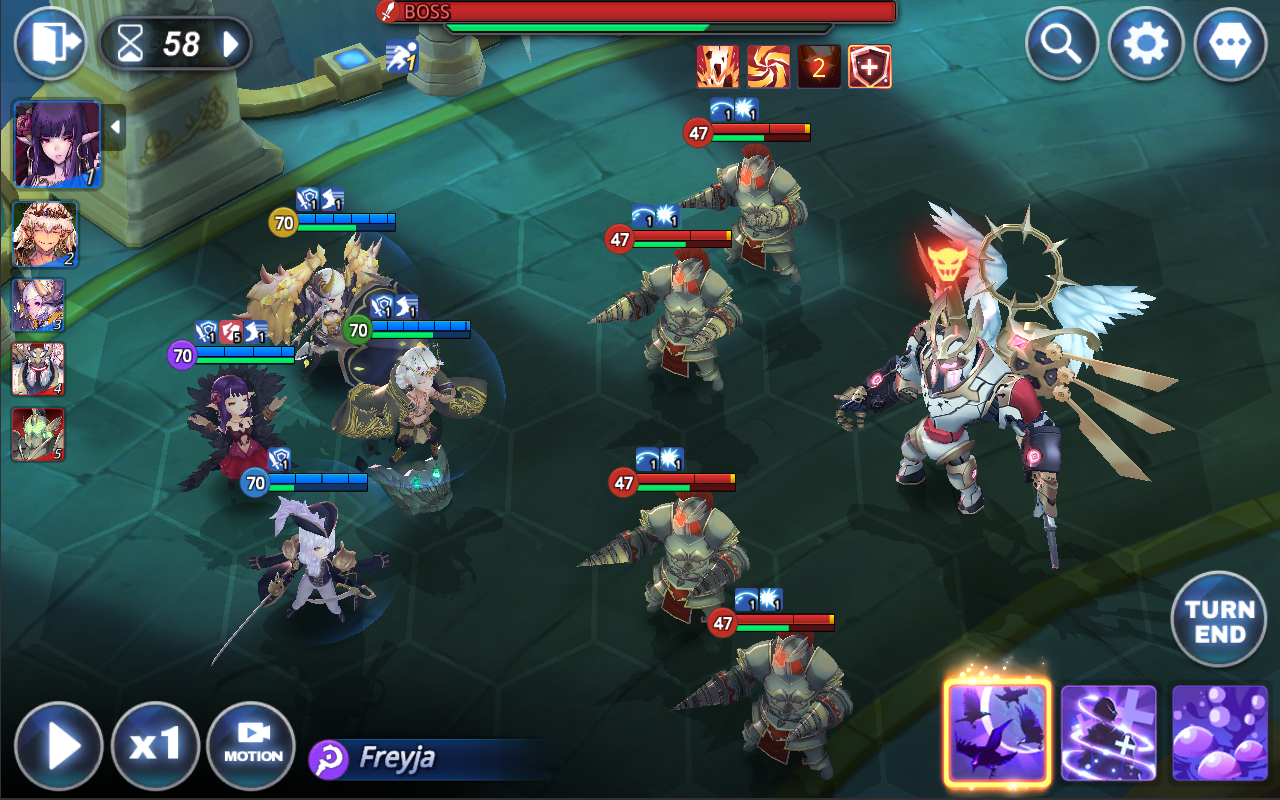Skip ahead with the turn counter arrow
This screenshot has width=1280, height=800.
click(231, 44)
